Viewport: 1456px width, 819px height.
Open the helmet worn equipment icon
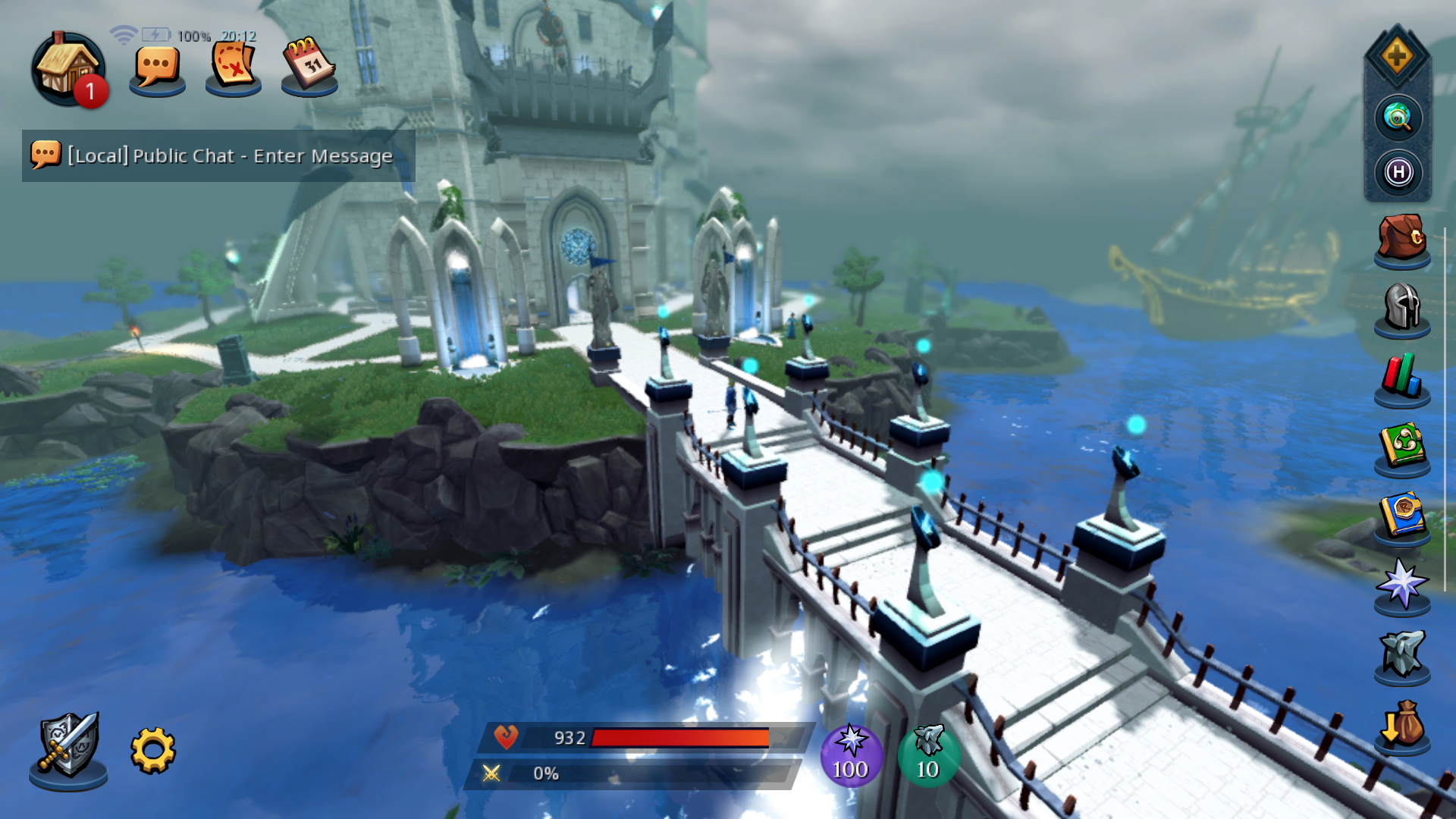(x=1402, y=308)
